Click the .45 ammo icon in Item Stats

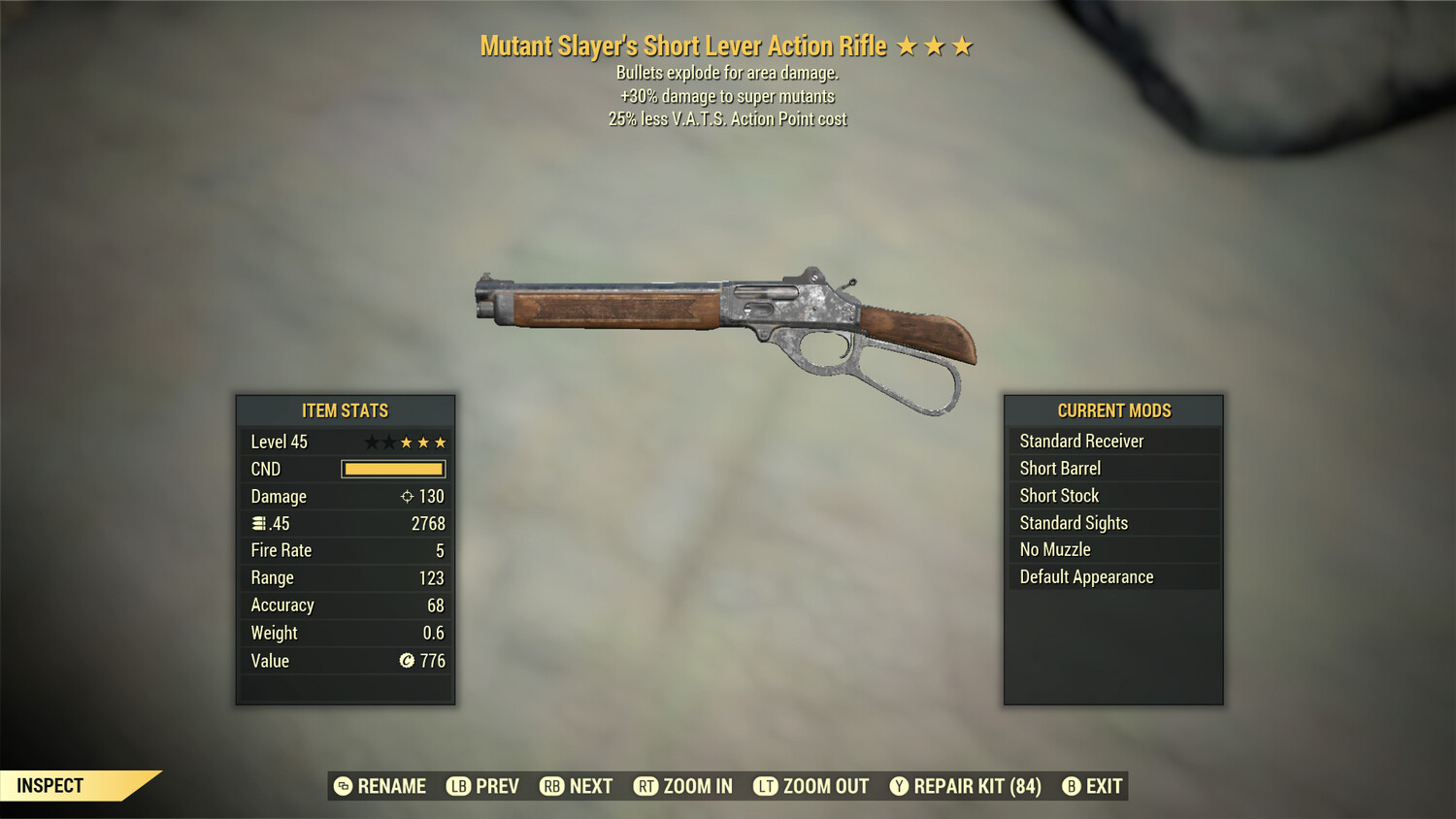258,523
